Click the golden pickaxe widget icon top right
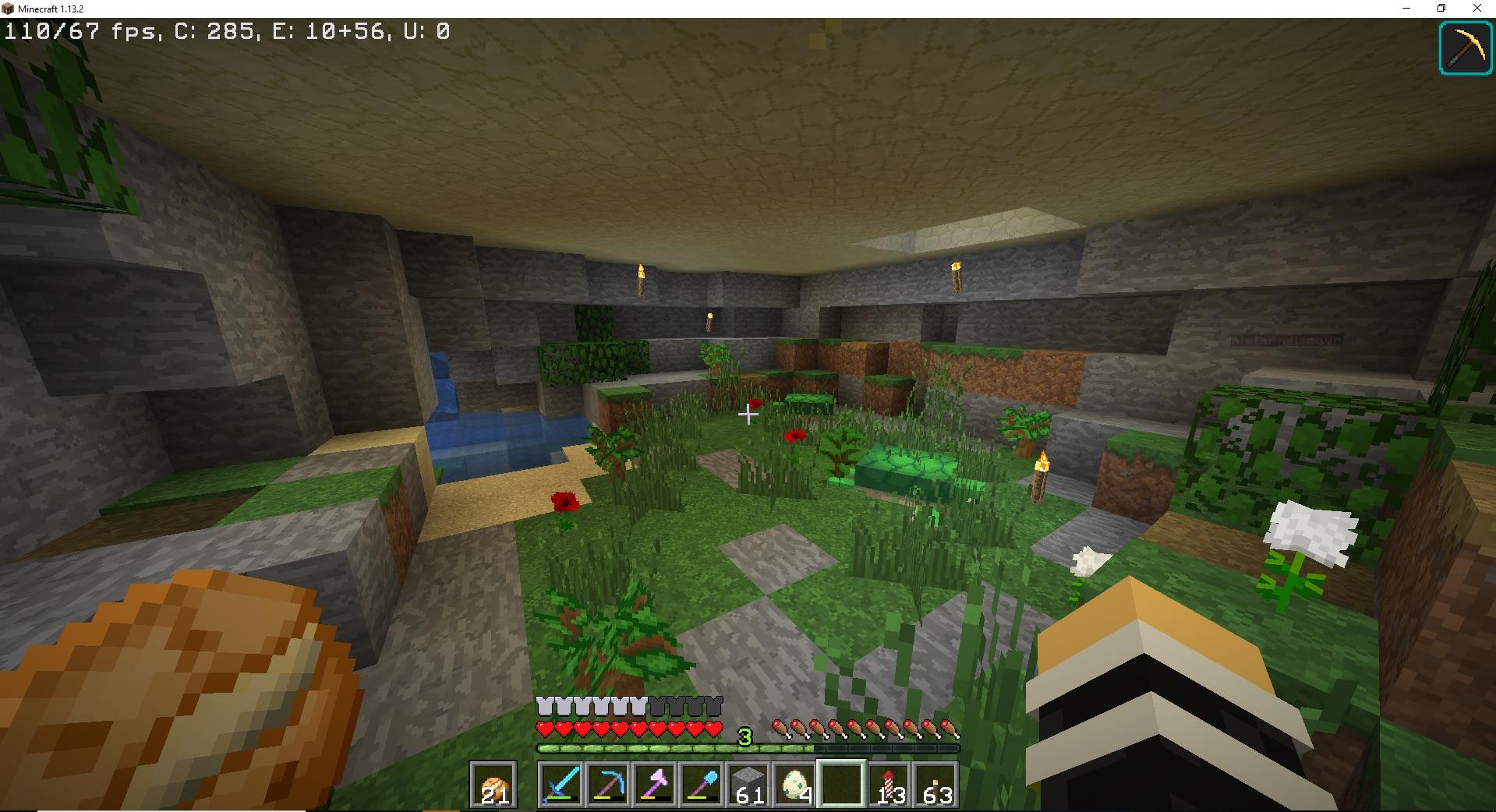 tap(1465, 48)
